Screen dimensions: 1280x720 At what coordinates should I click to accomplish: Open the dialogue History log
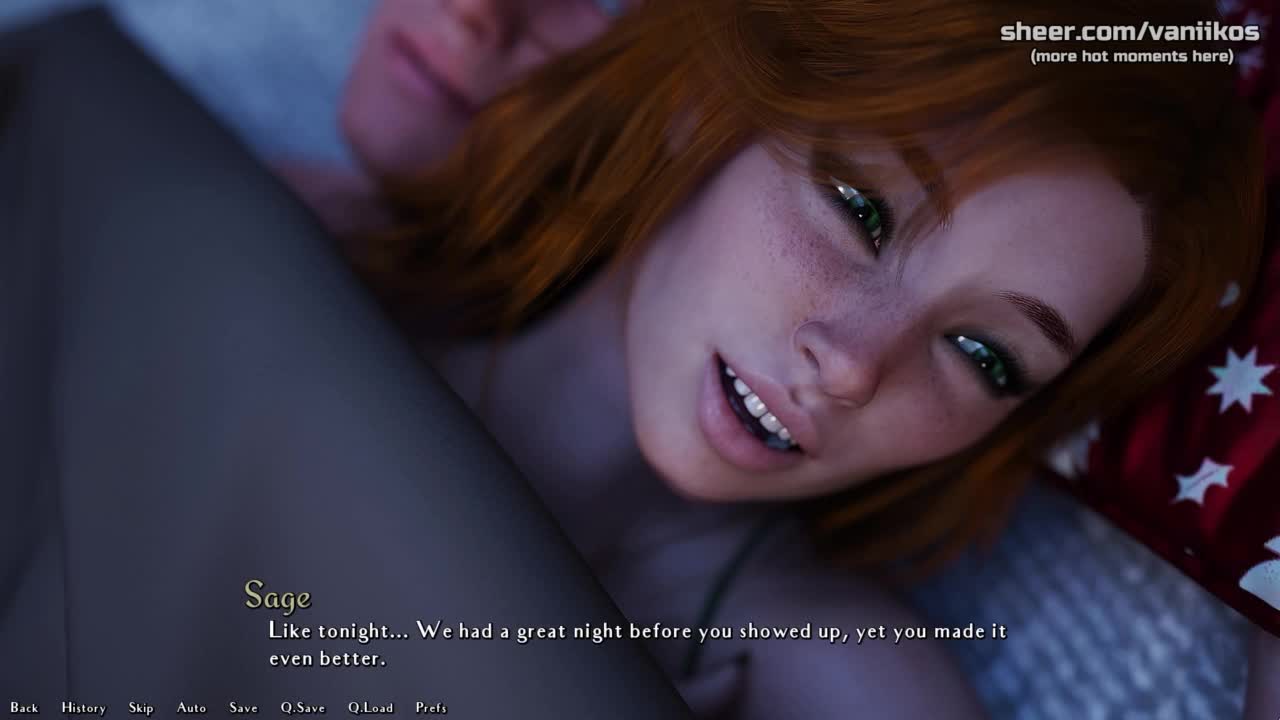tap(83, 708)
